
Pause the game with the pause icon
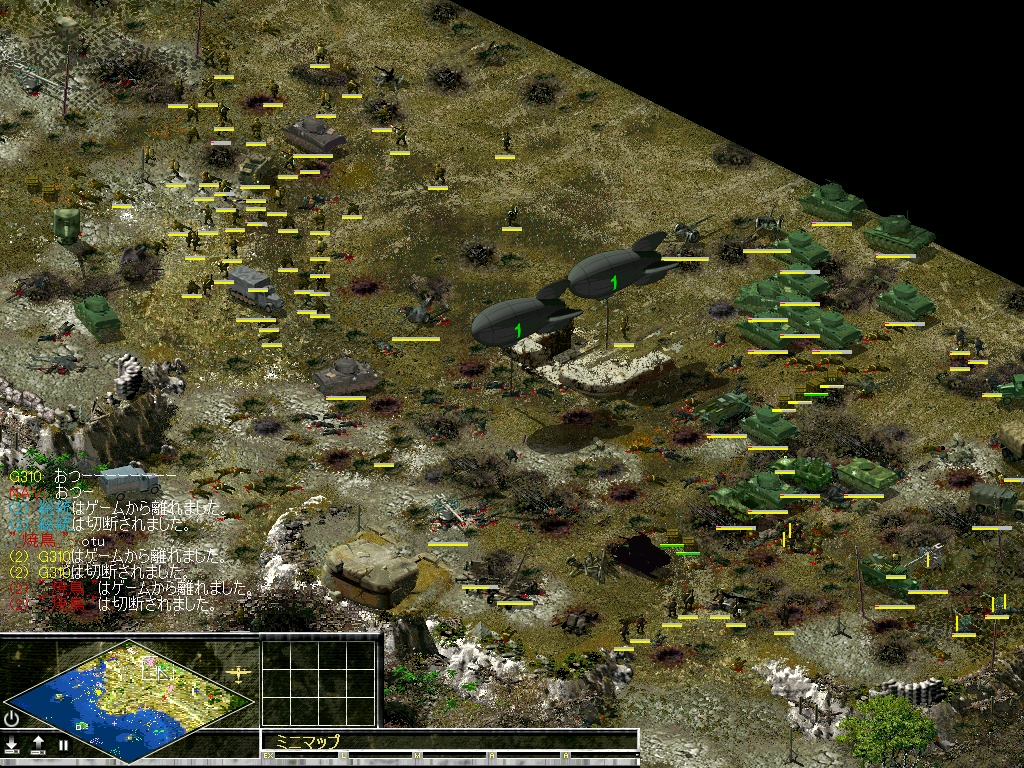[x=63, y=745]
